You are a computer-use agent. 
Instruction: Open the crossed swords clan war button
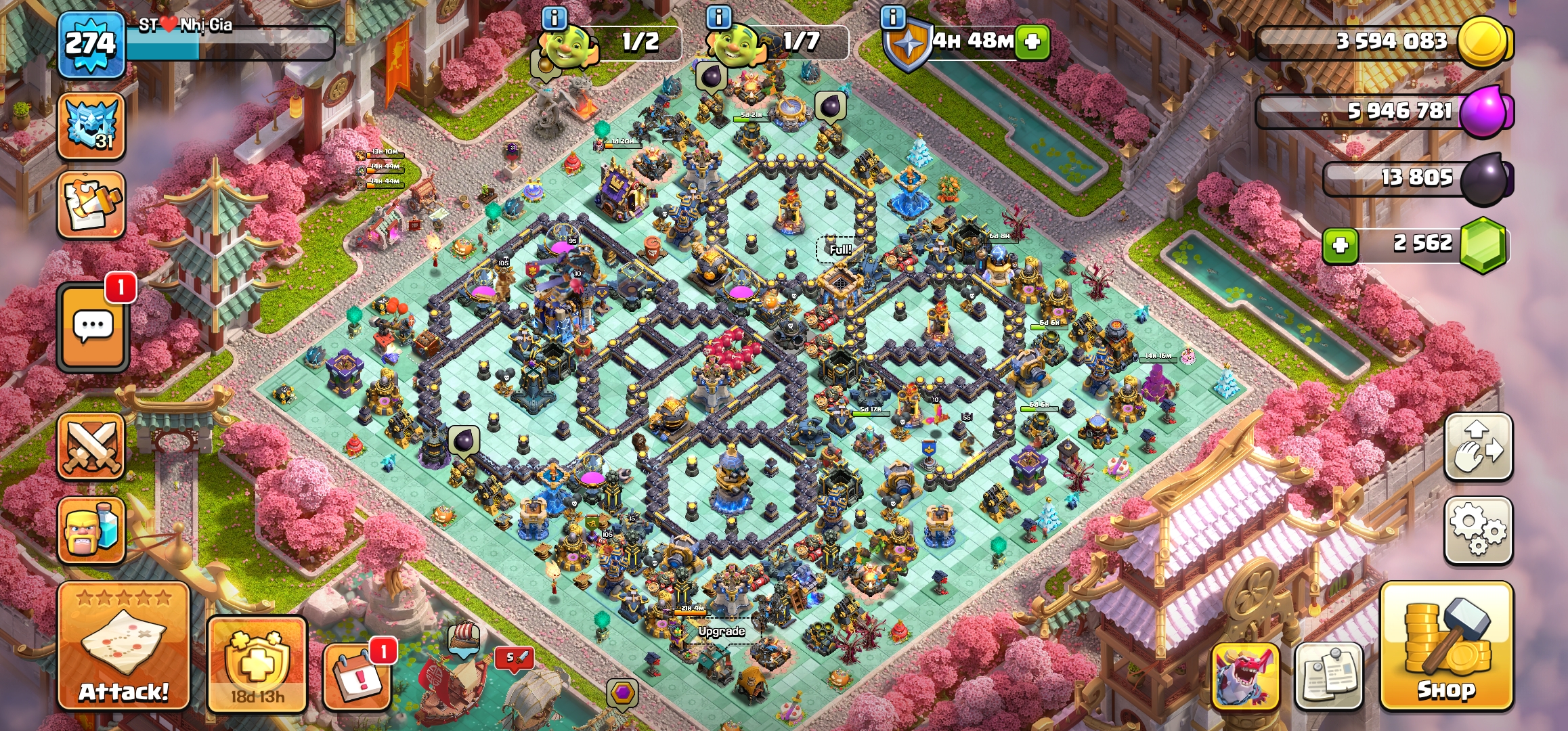tap(91, 447)
